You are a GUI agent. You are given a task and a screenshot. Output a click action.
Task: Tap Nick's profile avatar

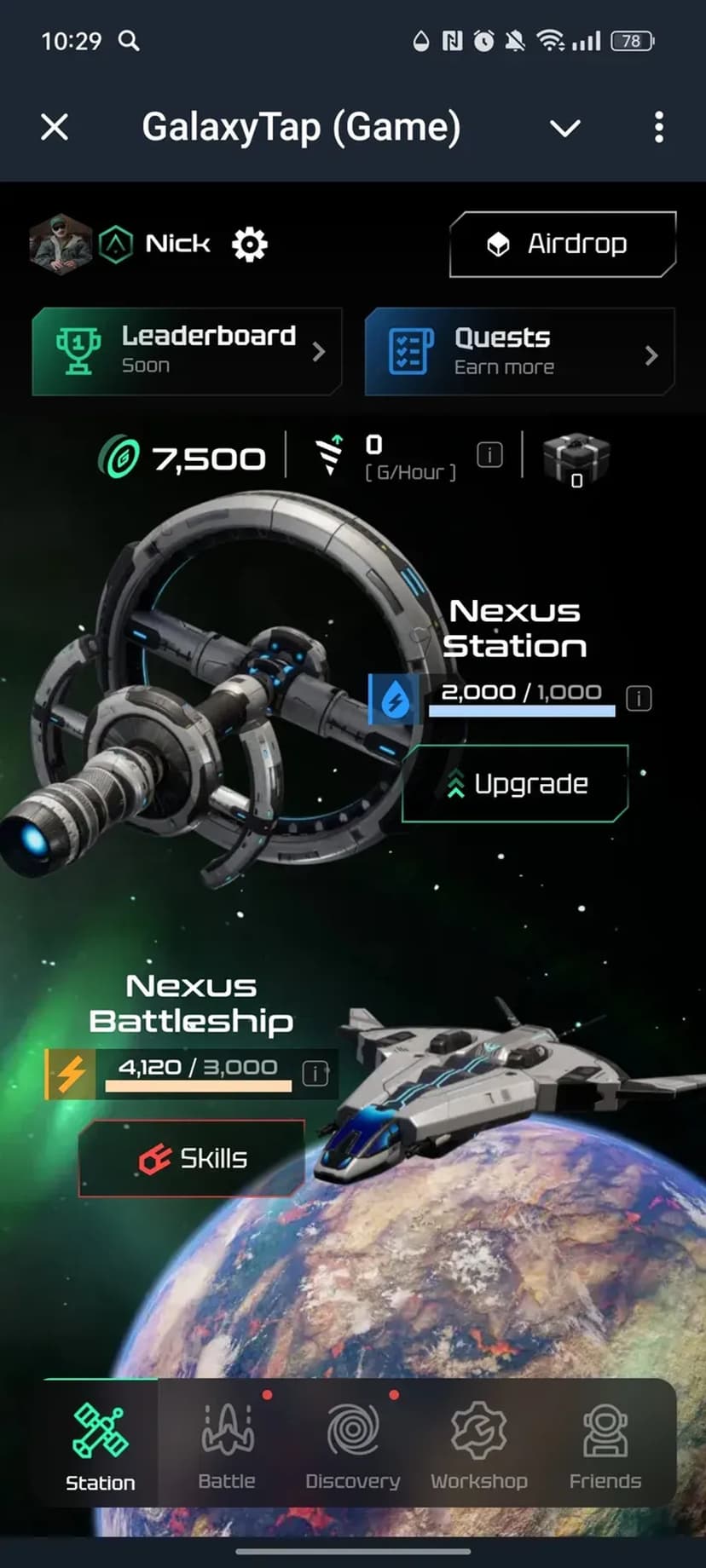click(60, 245)
